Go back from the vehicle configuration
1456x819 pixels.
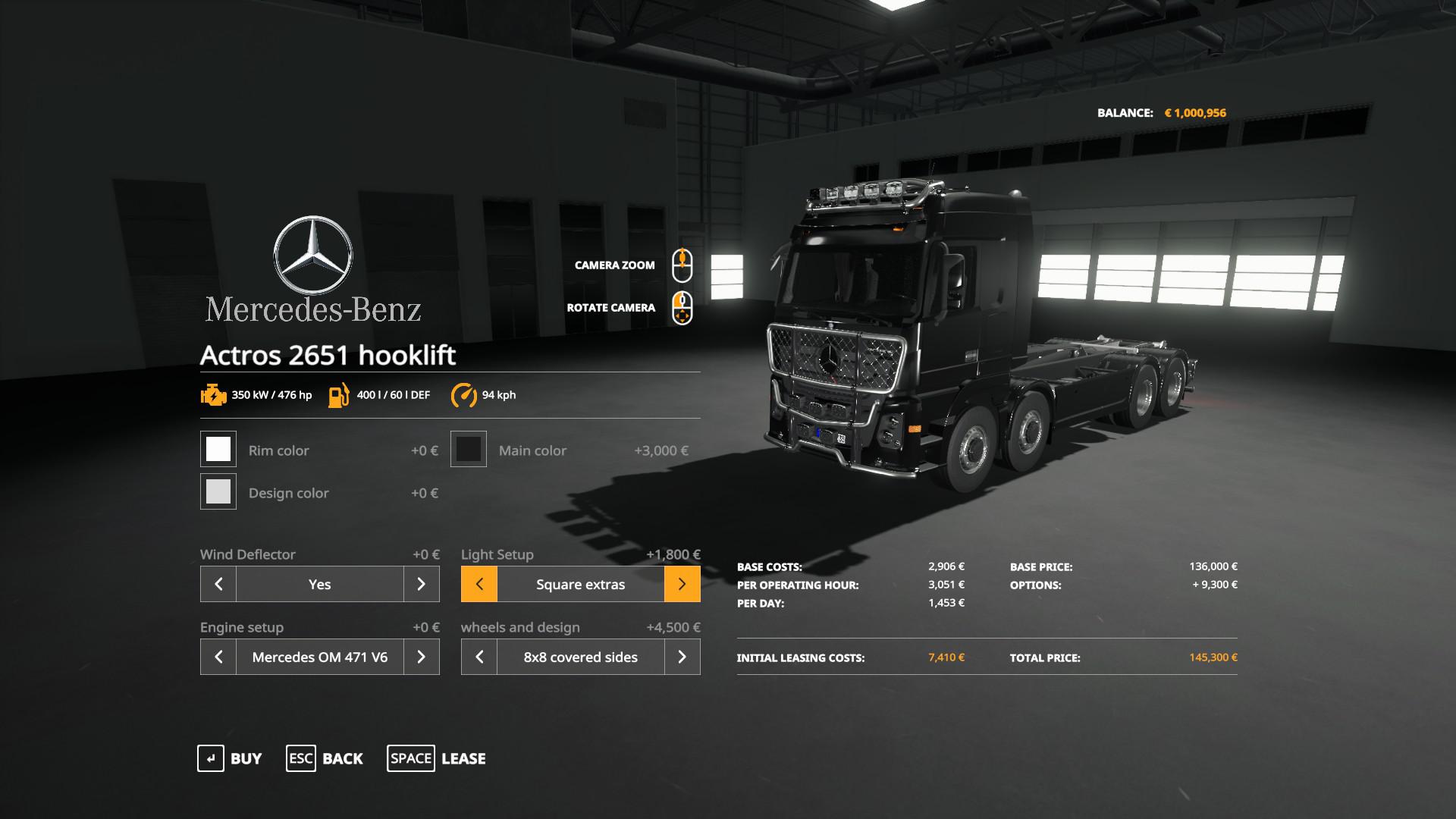tap(325, 758)
